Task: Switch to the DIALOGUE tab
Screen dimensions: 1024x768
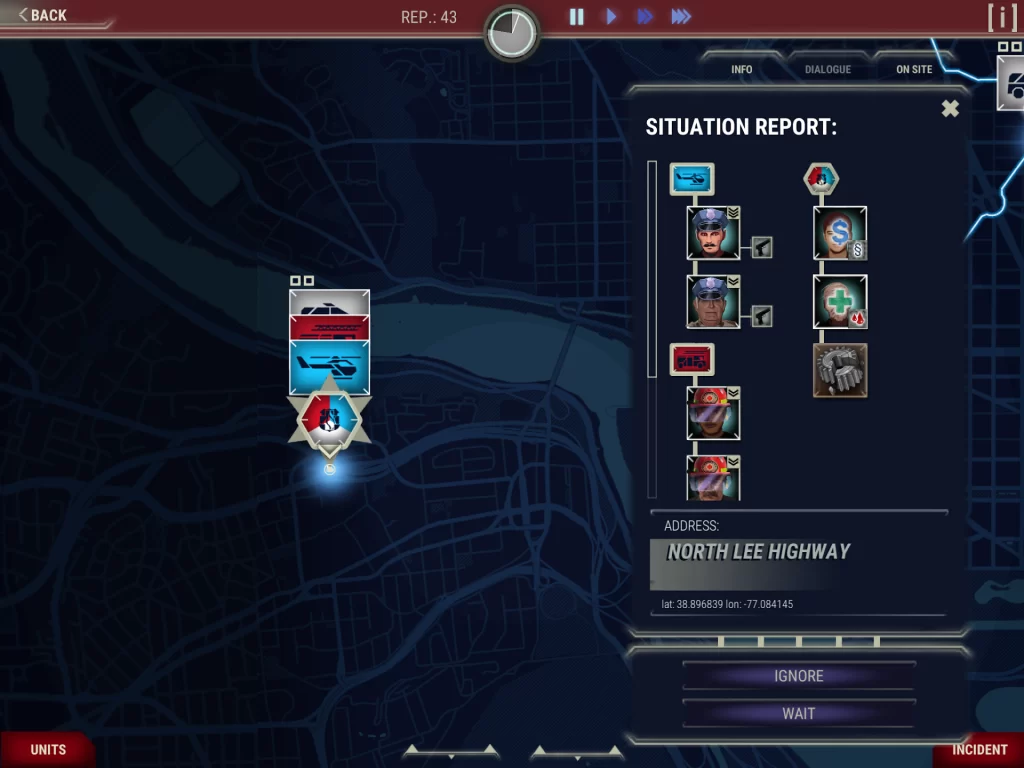Action: pos(828,69)
